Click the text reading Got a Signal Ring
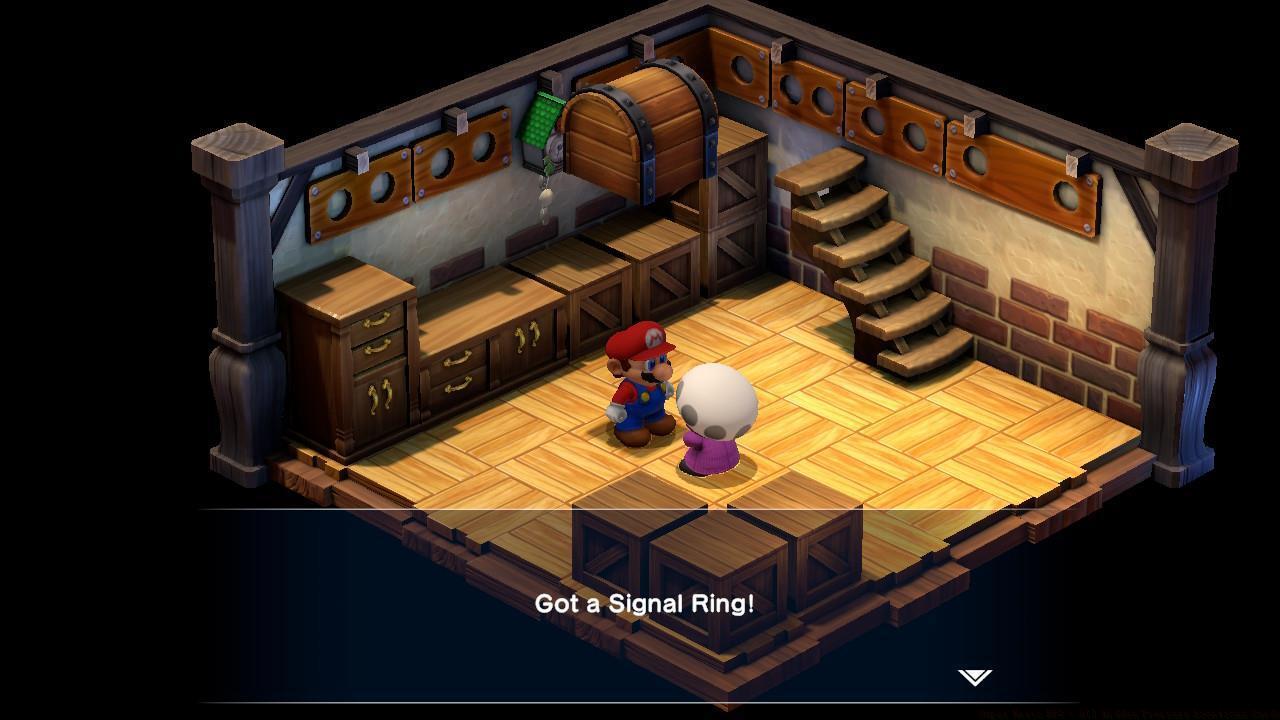Viewport: 1280px width, 720px height. coord(645,603)
